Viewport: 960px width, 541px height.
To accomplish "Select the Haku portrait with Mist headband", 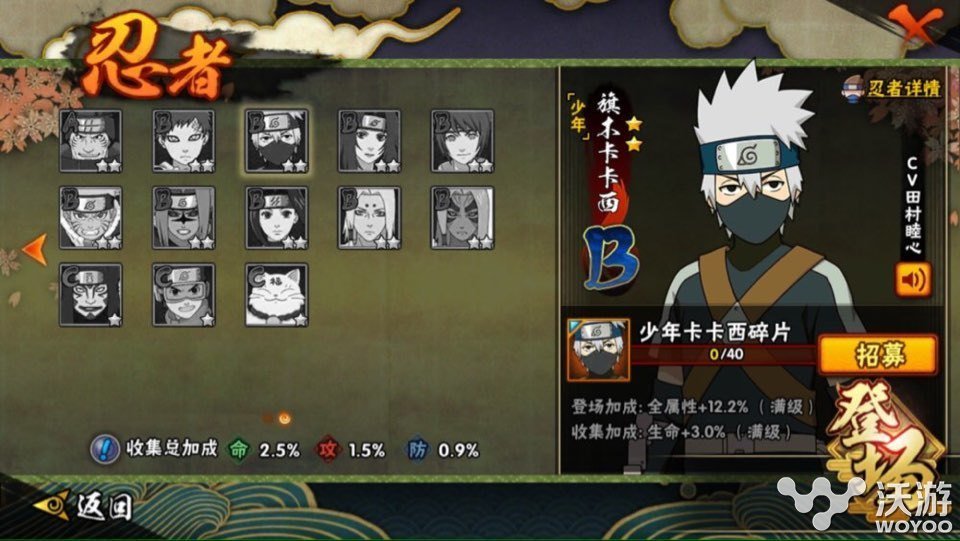I will [277, 217].
